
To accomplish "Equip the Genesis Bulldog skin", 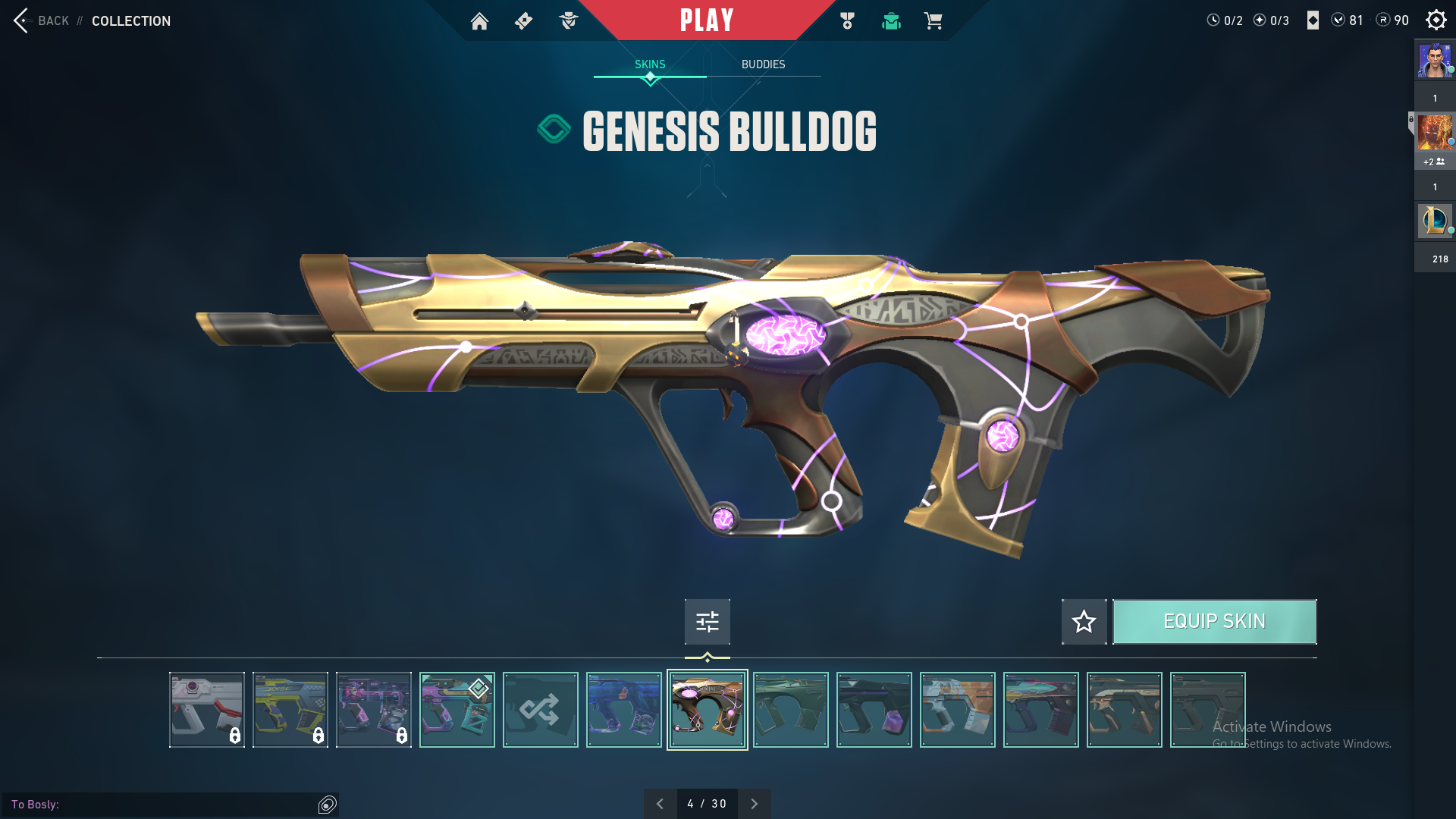I will (x=1214, y=622).
